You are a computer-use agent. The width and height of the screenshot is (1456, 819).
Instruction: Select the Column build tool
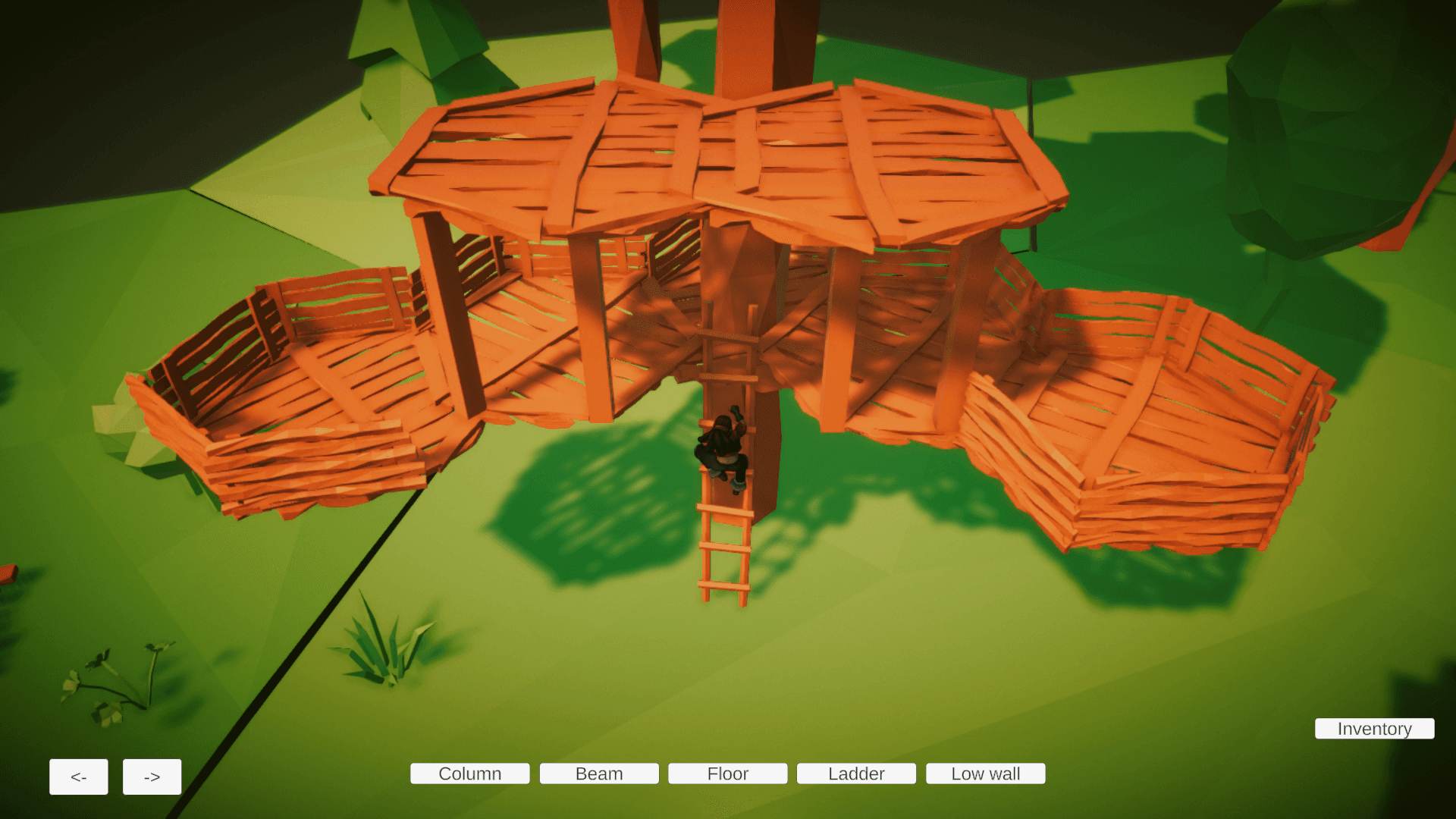pyautogui.click(x=469, y=773)
